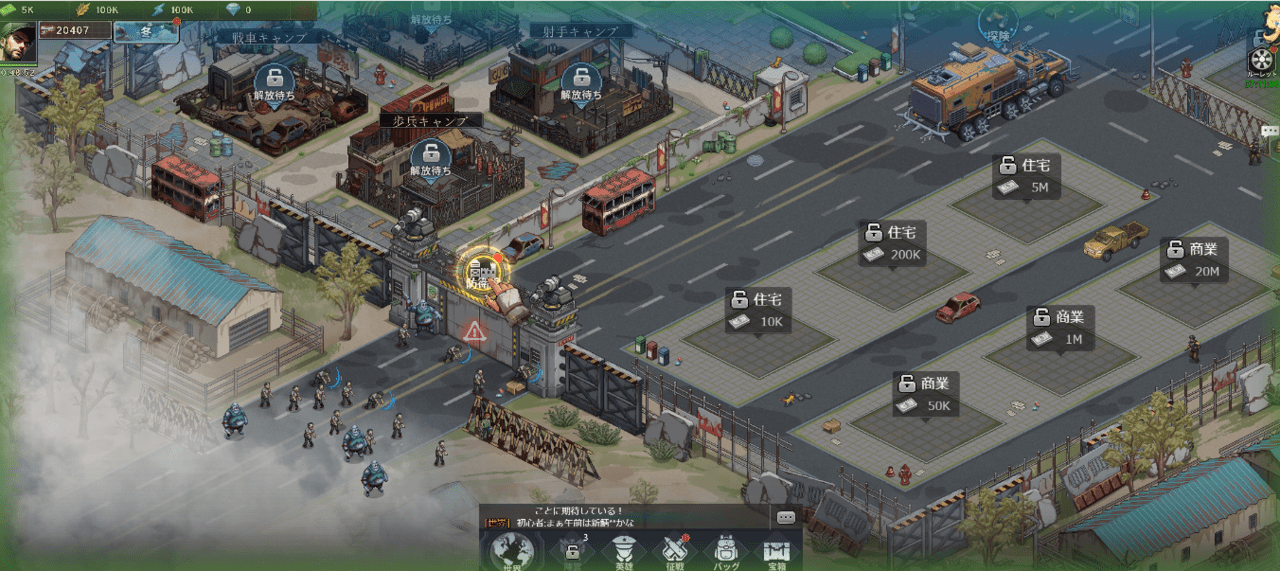Click the glowing 防衛 icon on the gate
Screen dimensions: 1280x571
point(484,270)
